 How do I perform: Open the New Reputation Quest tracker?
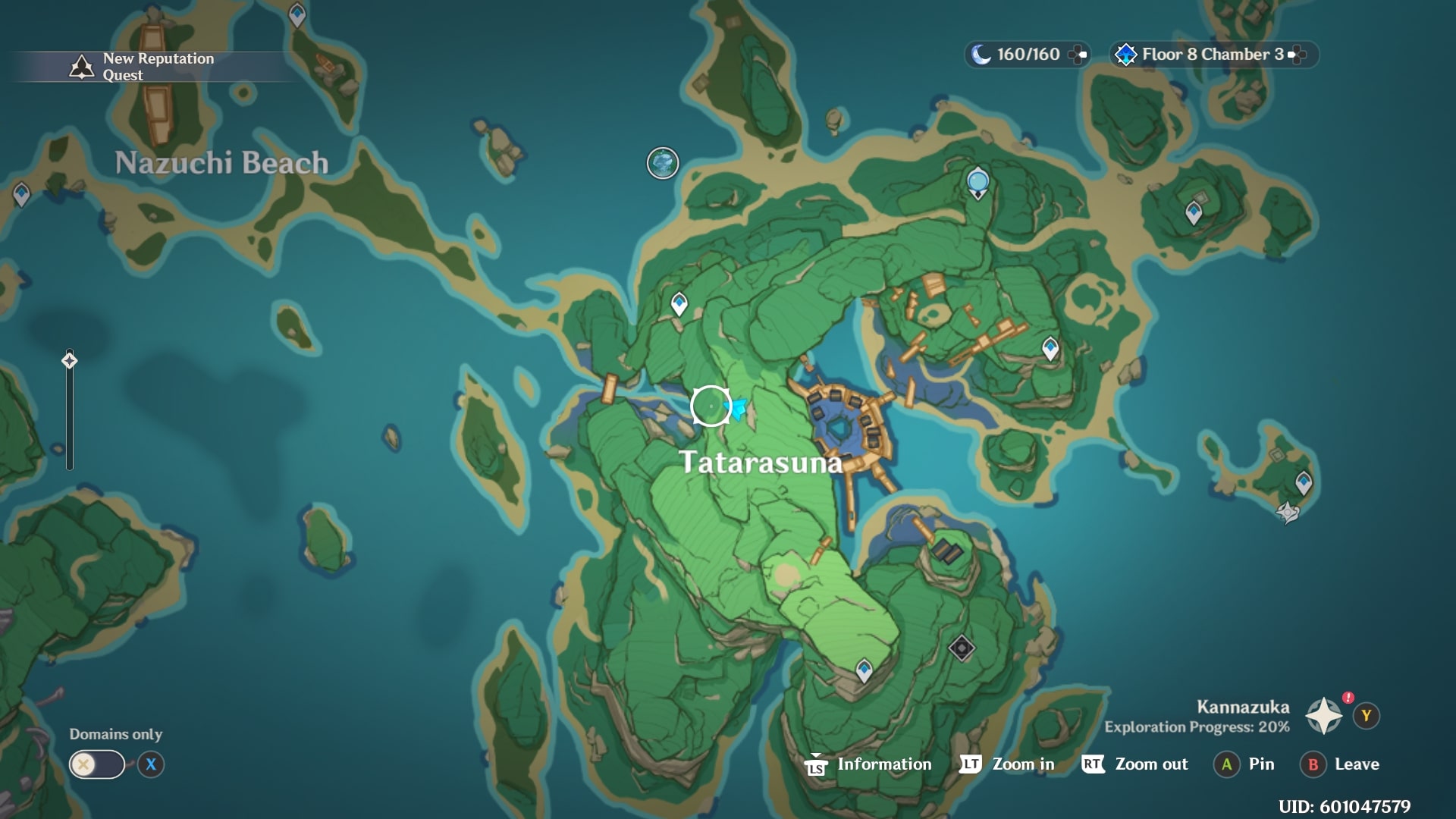pyautogui.click(x=144, y=67)
